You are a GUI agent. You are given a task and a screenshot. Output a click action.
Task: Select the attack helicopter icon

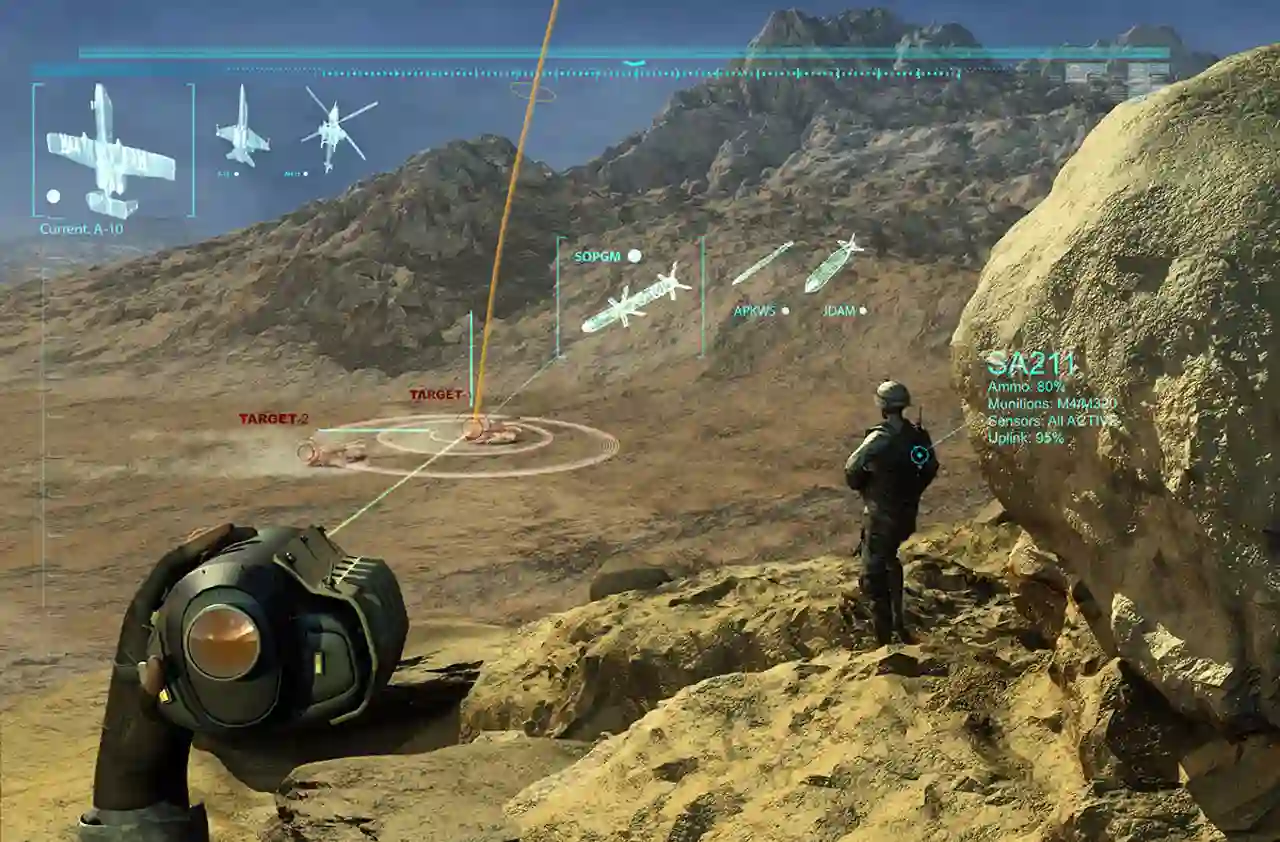[x=336, y=126]
